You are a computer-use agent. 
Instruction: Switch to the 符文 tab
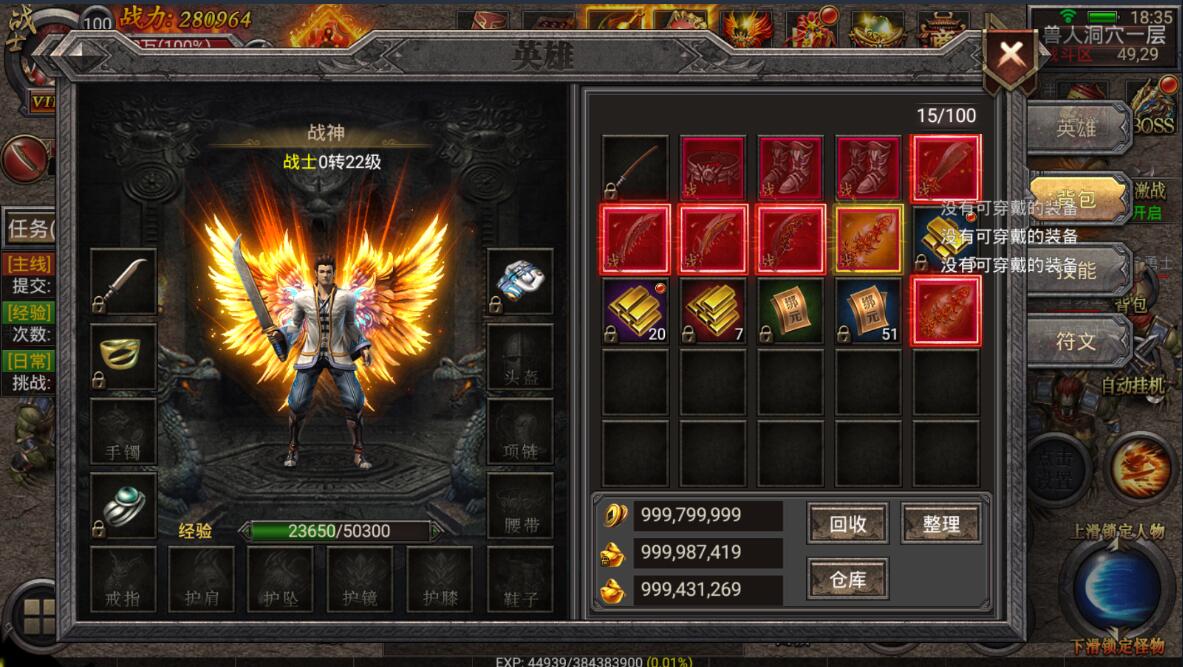coord(1077,341)
